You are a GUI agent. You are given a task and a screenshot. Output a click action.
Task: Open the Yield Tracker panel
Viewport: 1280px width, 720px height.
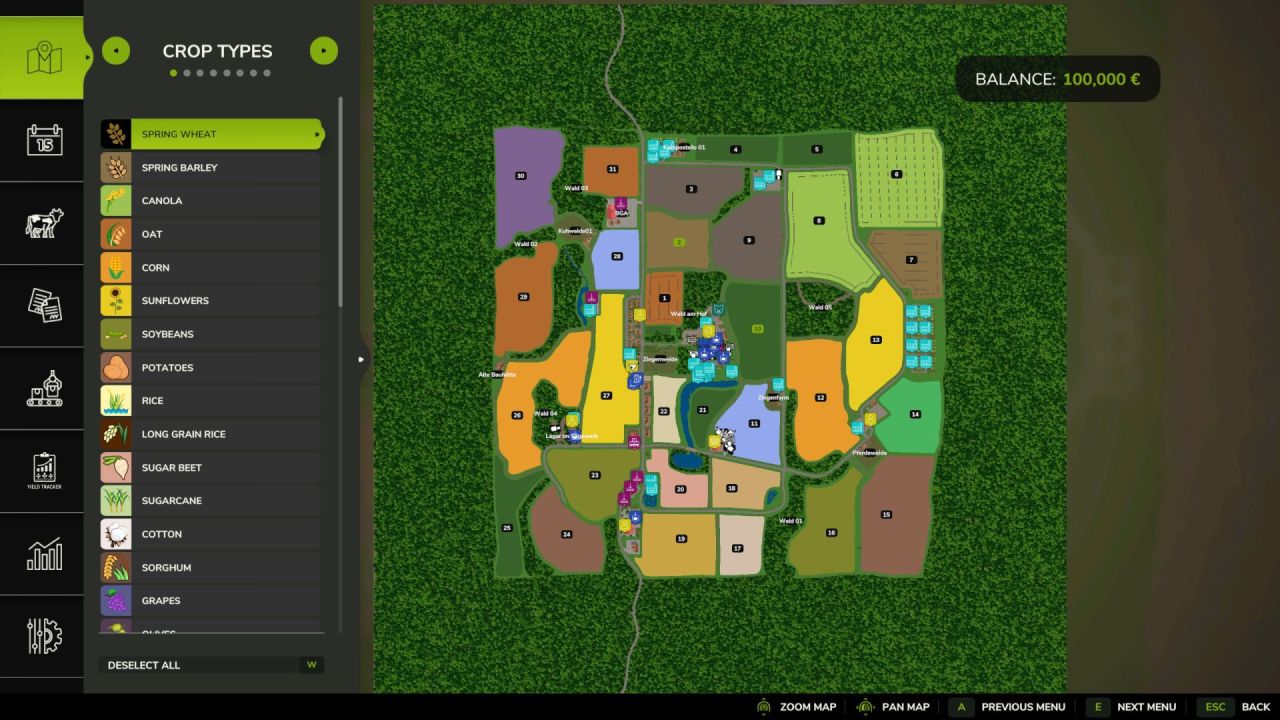tap(41, 470)
